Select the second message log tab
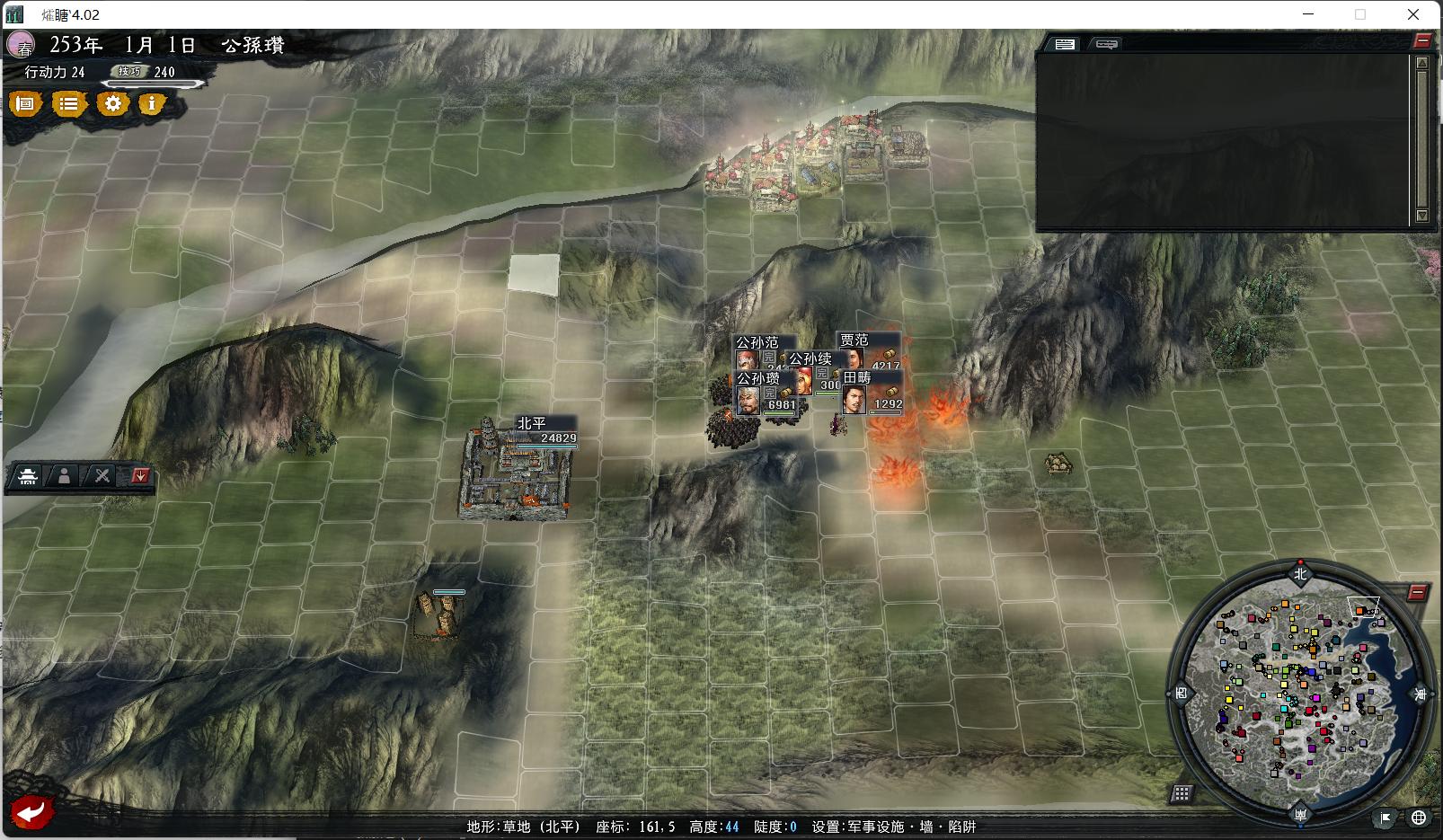1443x840 pixels. pos(1106,44)
